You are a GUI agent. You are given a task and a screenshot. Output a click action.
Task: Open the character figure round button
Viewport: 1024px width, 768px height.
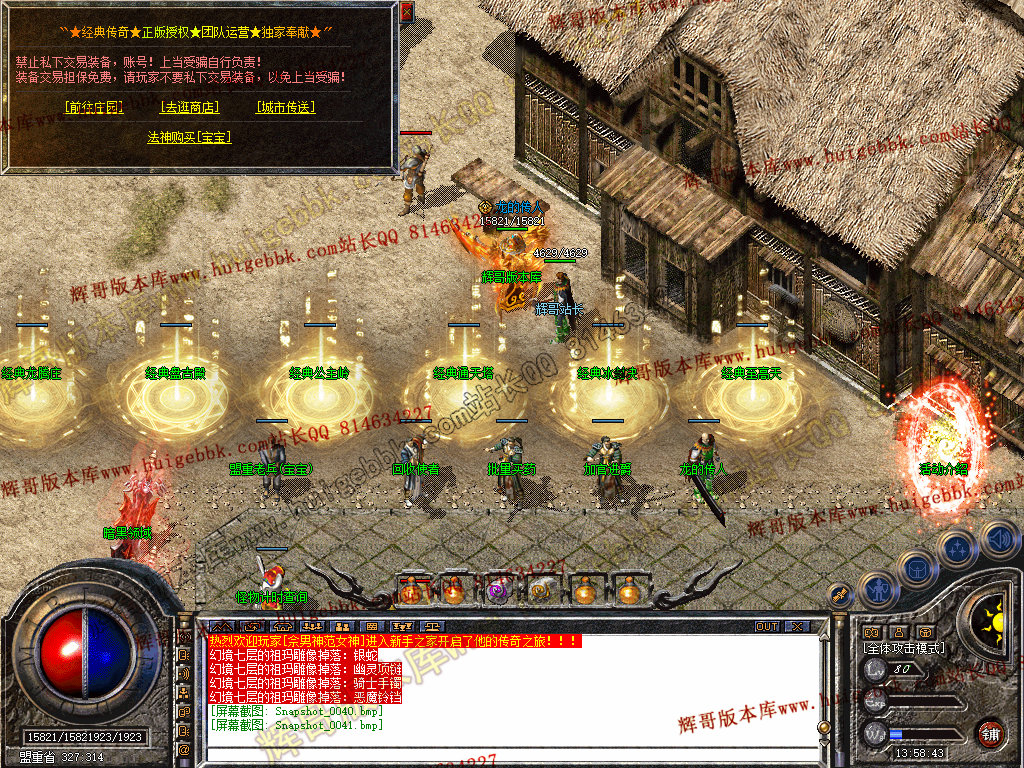876,589
